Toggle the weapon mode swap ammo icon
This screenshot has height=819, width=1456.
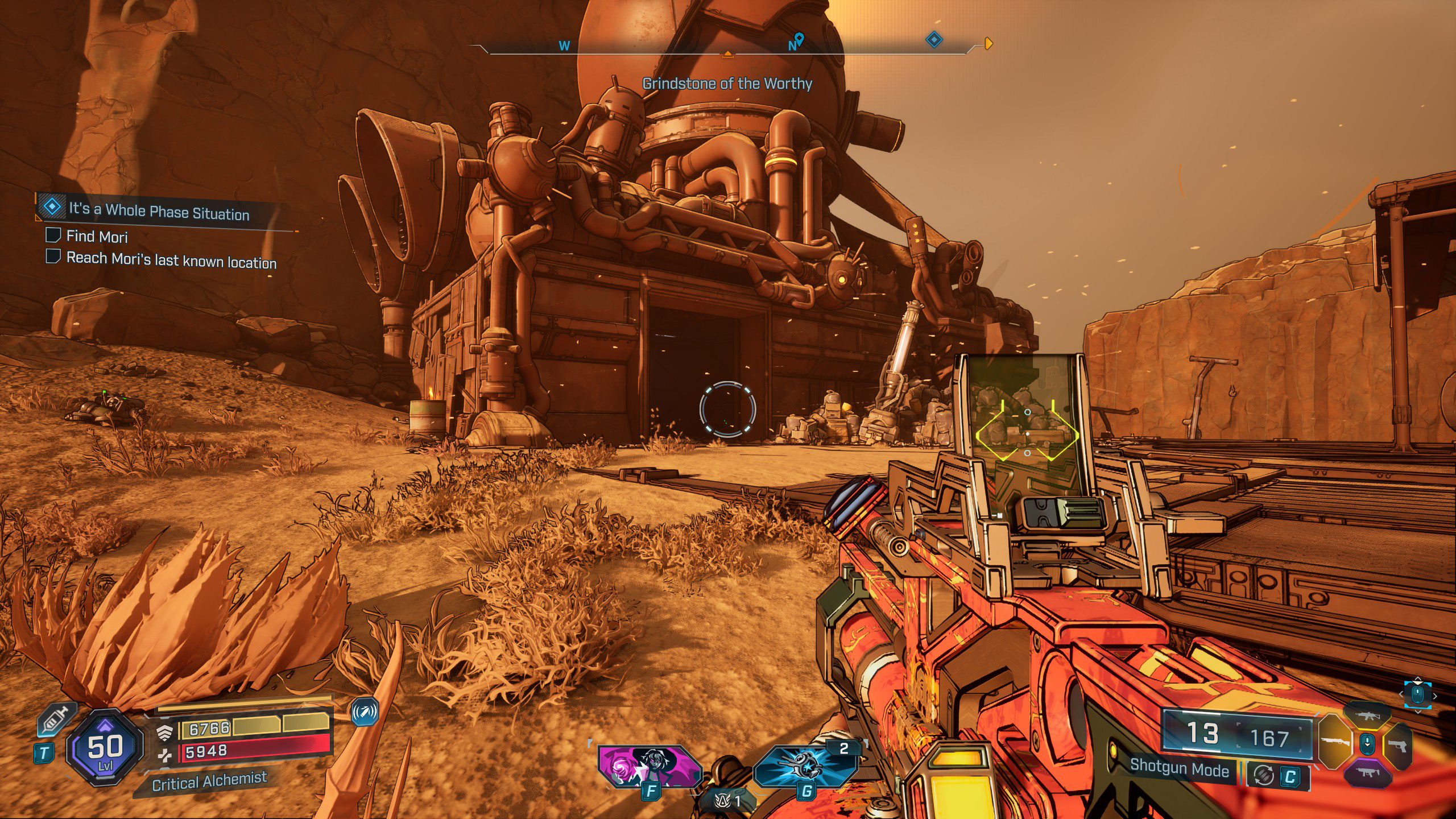click(1264, 776)
